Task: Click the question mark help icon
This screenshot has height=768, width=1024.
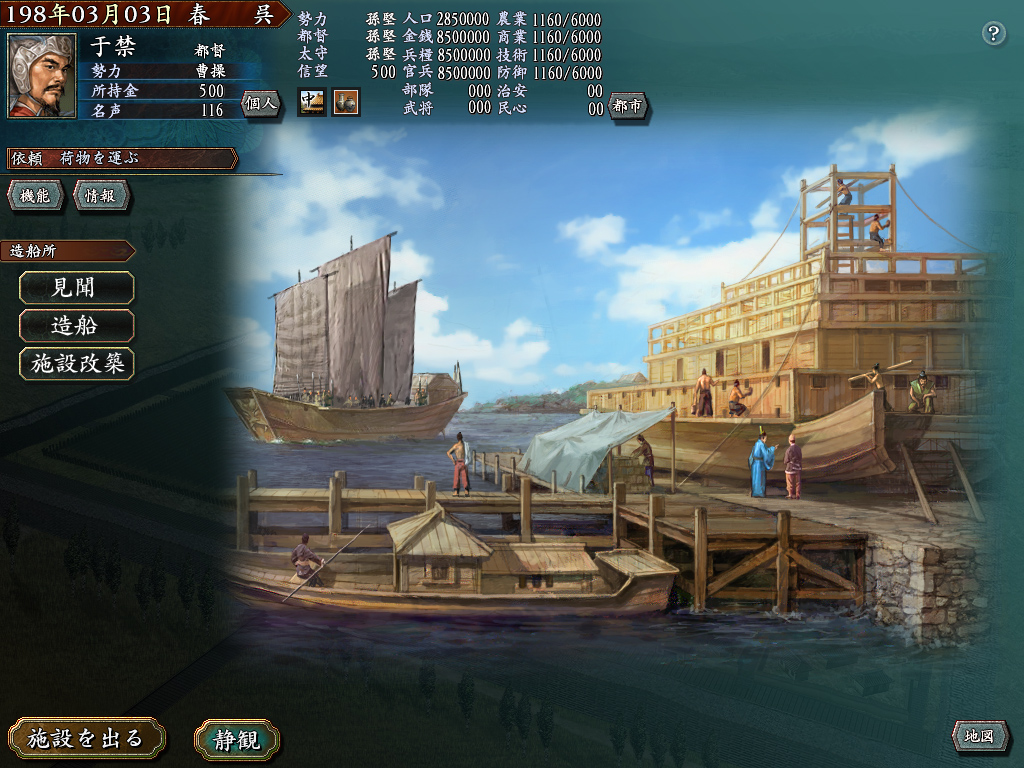Action: pos(993,34)
